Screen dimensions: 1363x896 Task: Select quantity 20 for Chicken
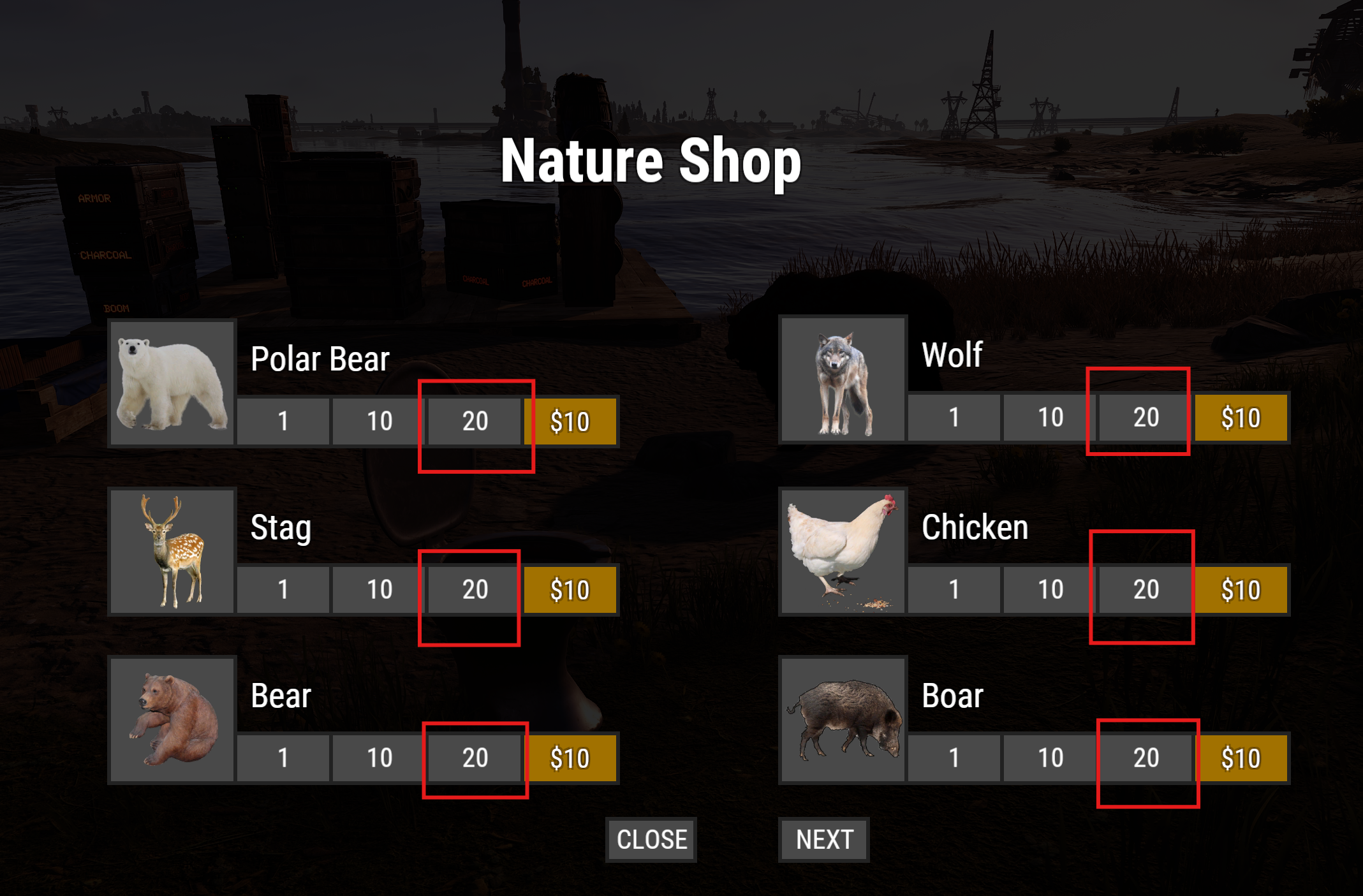point(1146,589)
